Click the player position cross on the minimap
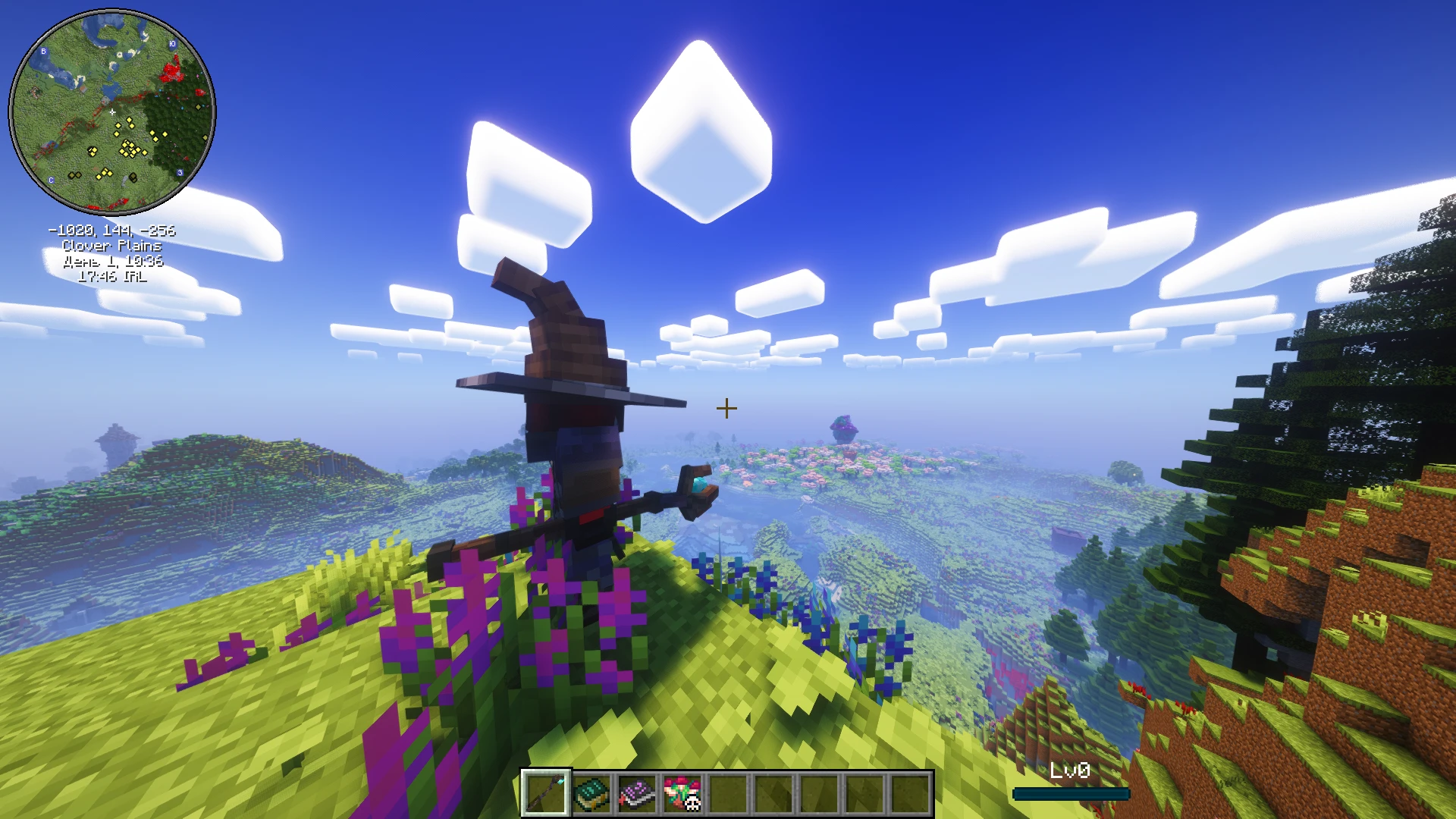This screenshot has width=1456, height=819. click(112, 111)
